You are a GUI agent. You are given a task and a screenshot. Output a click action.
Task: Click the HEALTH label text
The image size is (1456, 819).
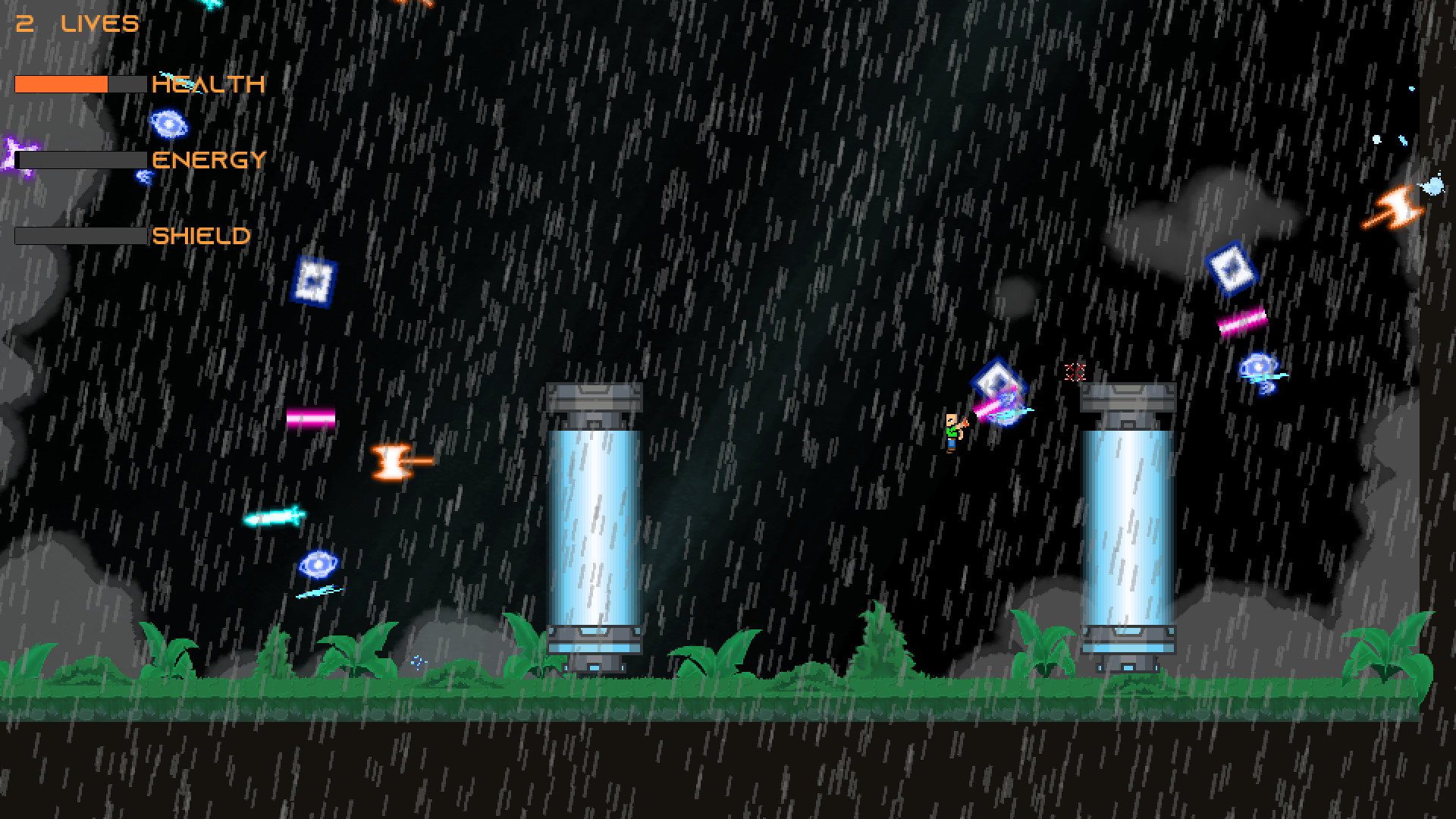coord(207,83)
